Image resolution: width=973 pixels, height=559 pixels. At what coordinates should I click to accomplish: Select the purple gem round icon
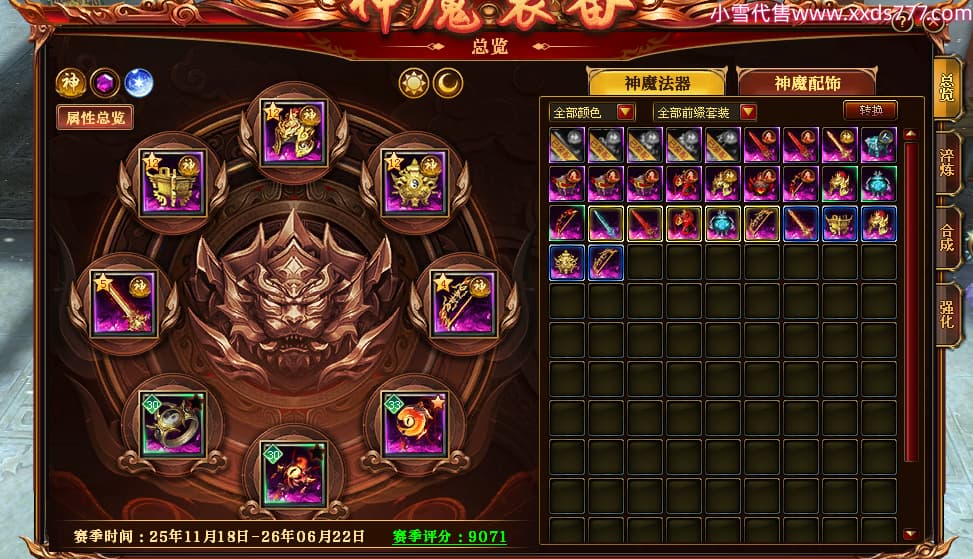(104, 83)
